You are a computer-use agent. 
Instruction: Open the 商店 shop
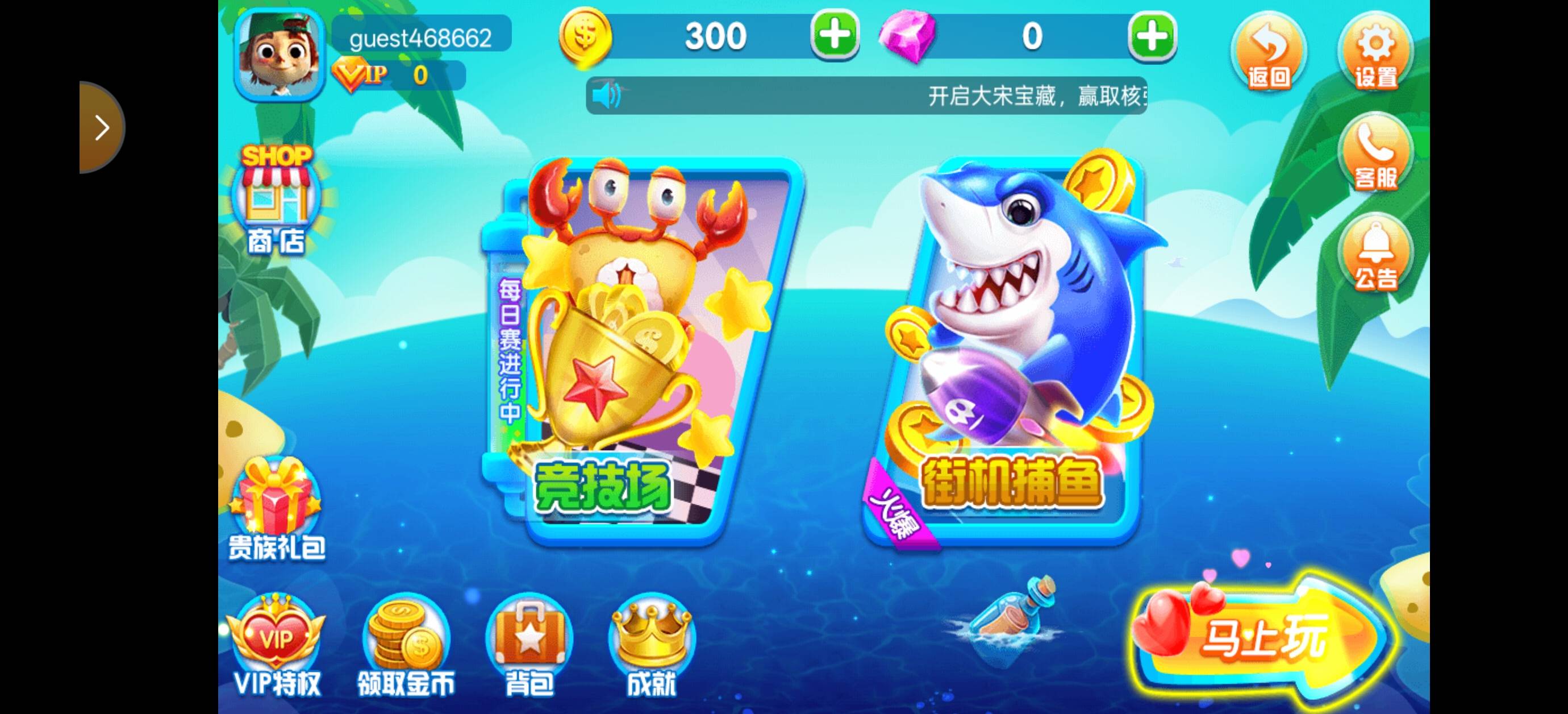point(277,200)
